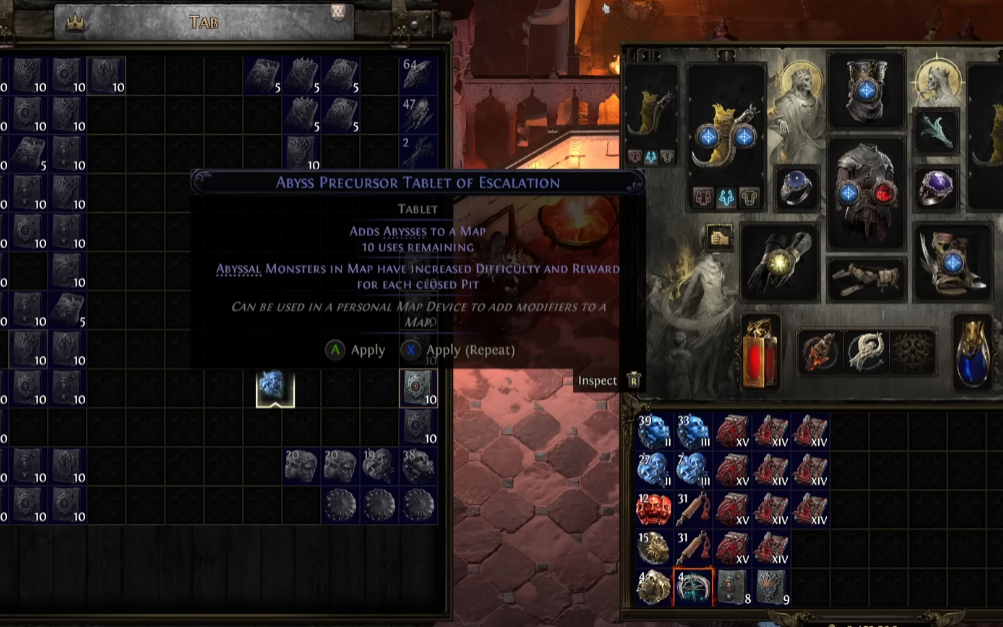Select the red life flask slot
The height and width of the screenshot is (627, 1003).
(761, 351)
